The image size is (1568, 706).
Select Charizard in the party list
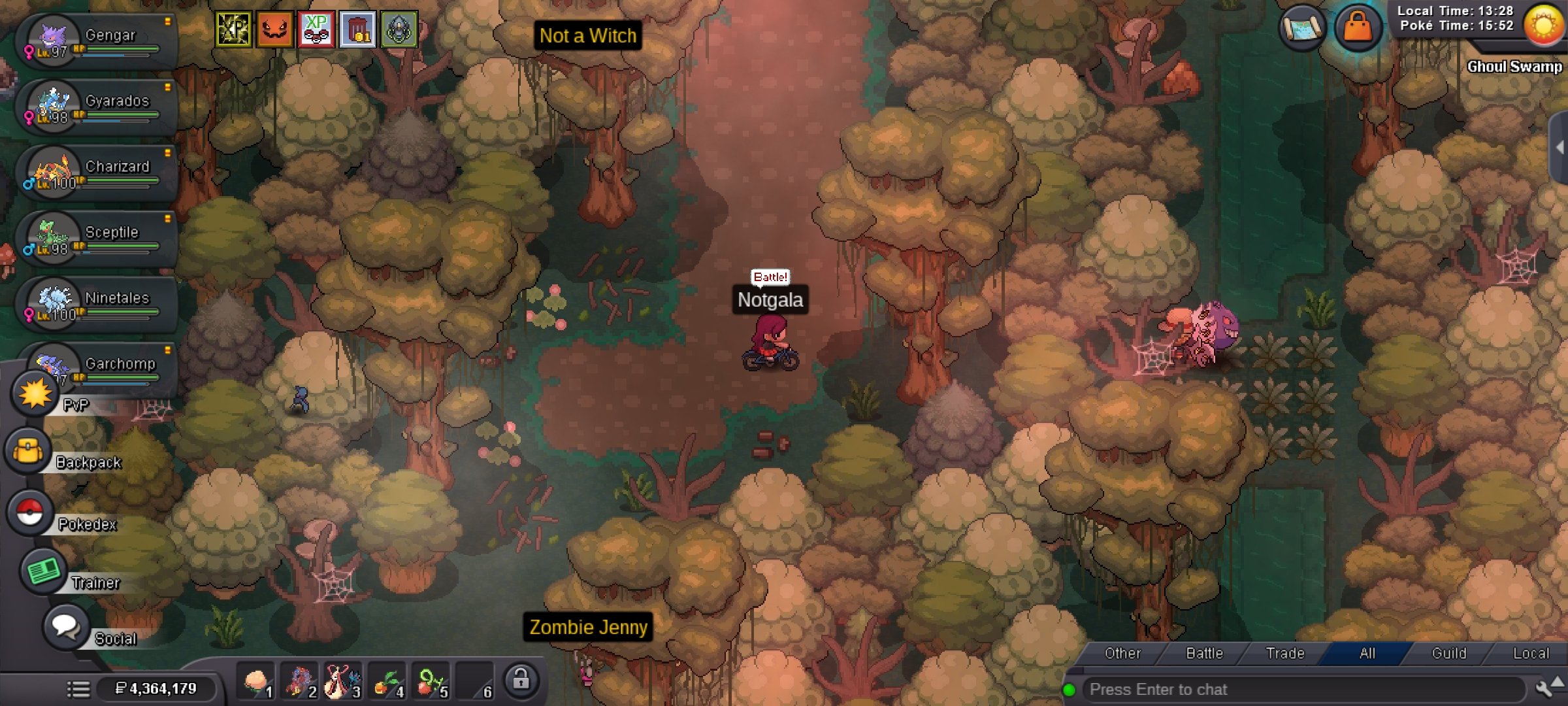coord(98,173)
